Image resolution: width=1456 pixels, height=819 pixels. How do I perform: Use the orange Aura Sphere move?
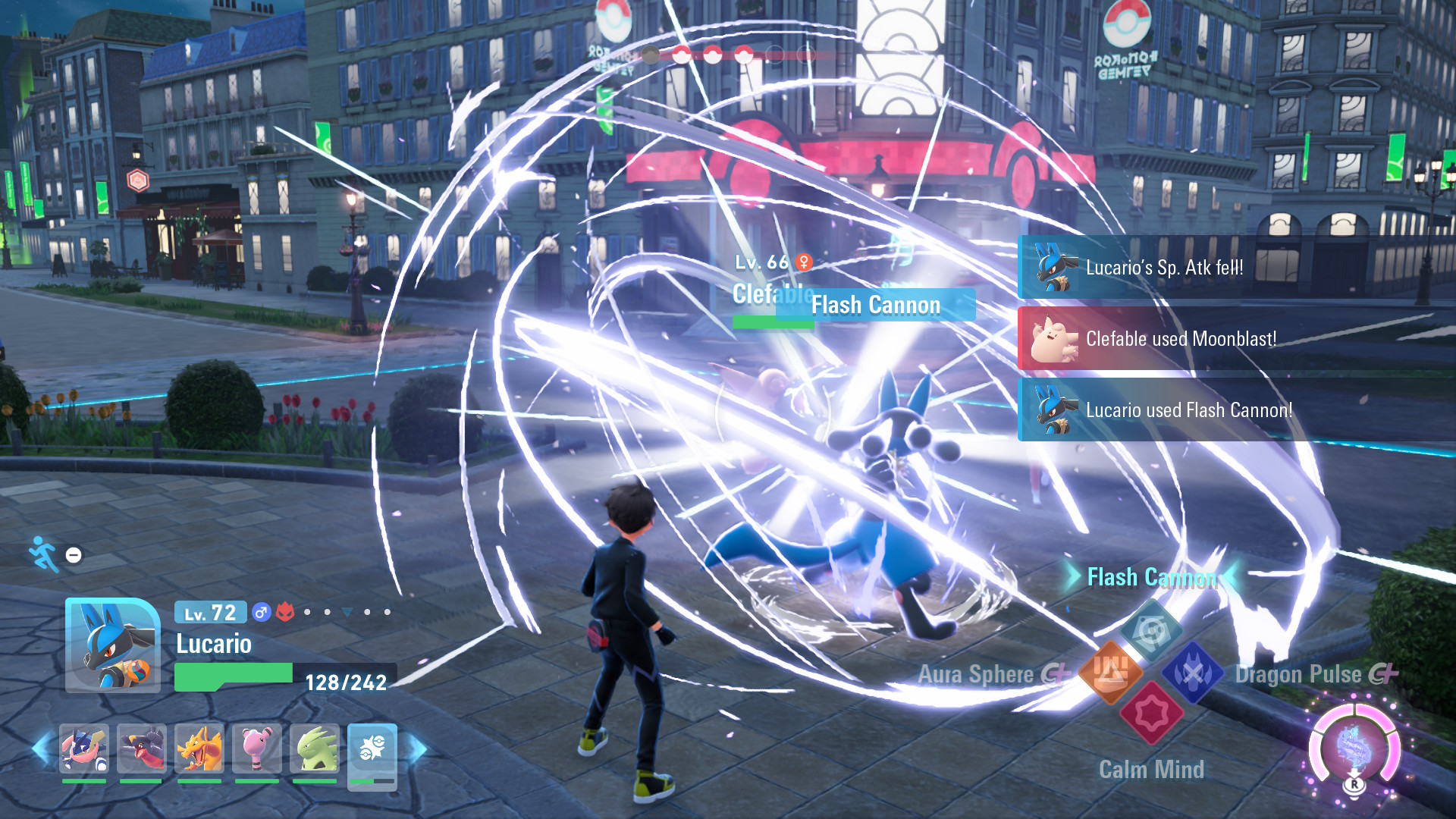(x=1110, y=672)
